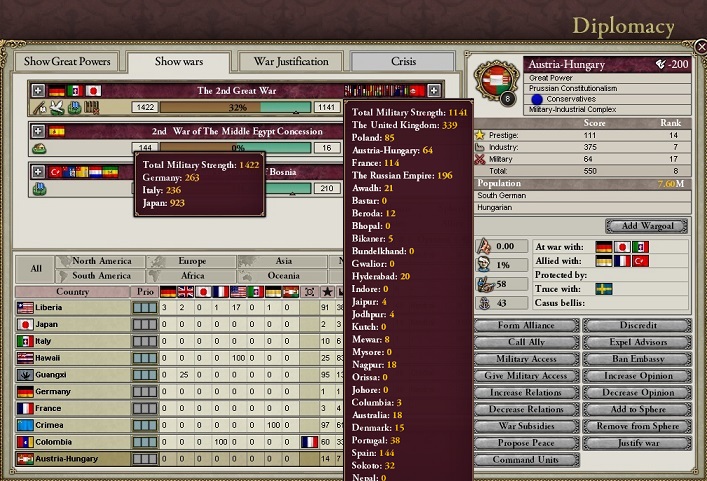Filter country list by Africa
The width and height of the screenshot is (707, 481).
192,276
